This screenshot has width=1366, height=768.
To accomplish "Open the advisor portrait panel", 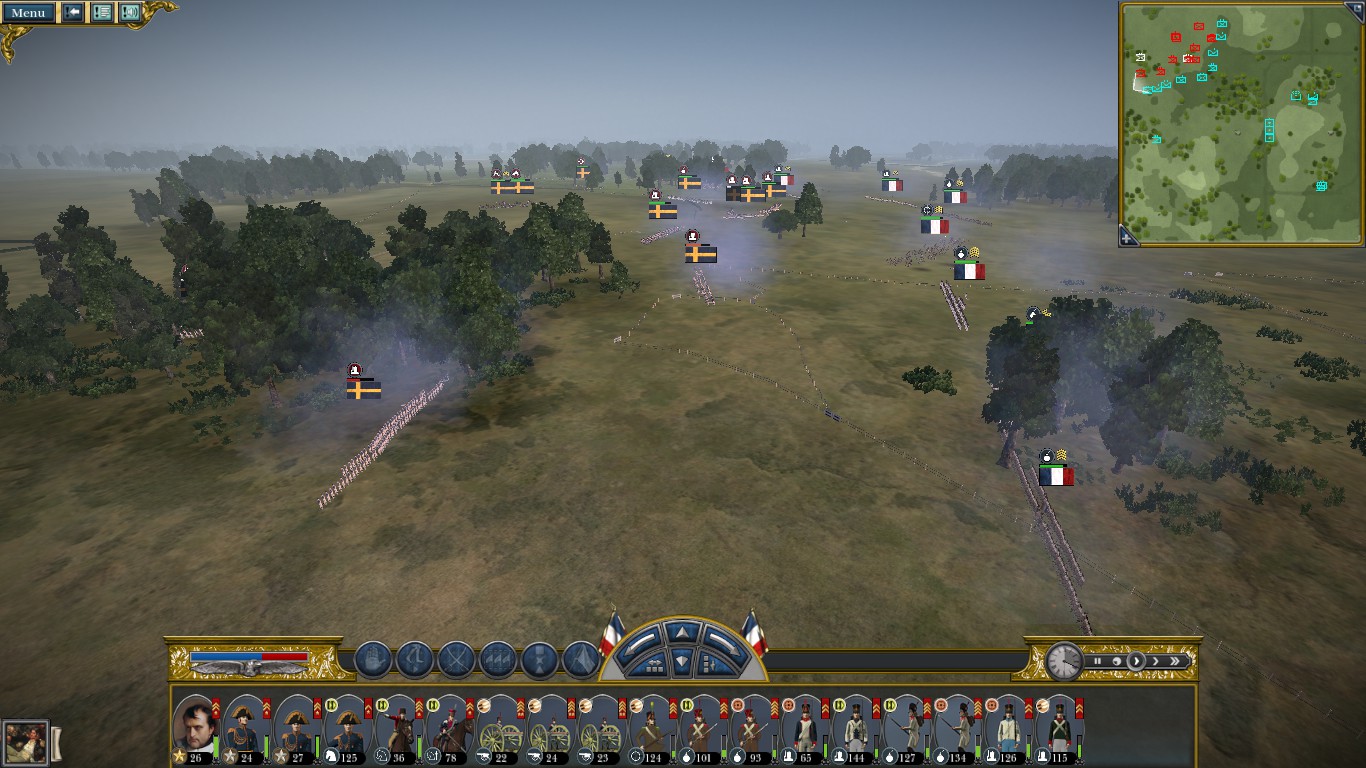I will click(24, 743).
